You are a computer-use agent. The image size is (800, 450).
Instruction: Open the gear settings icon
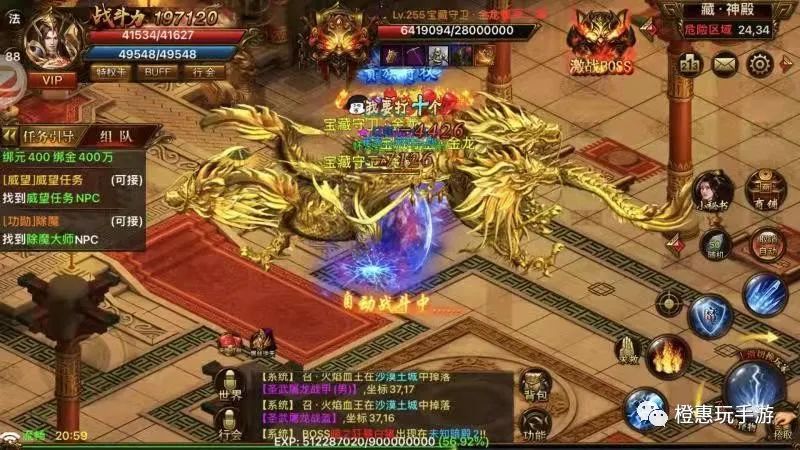pos(761,64)
